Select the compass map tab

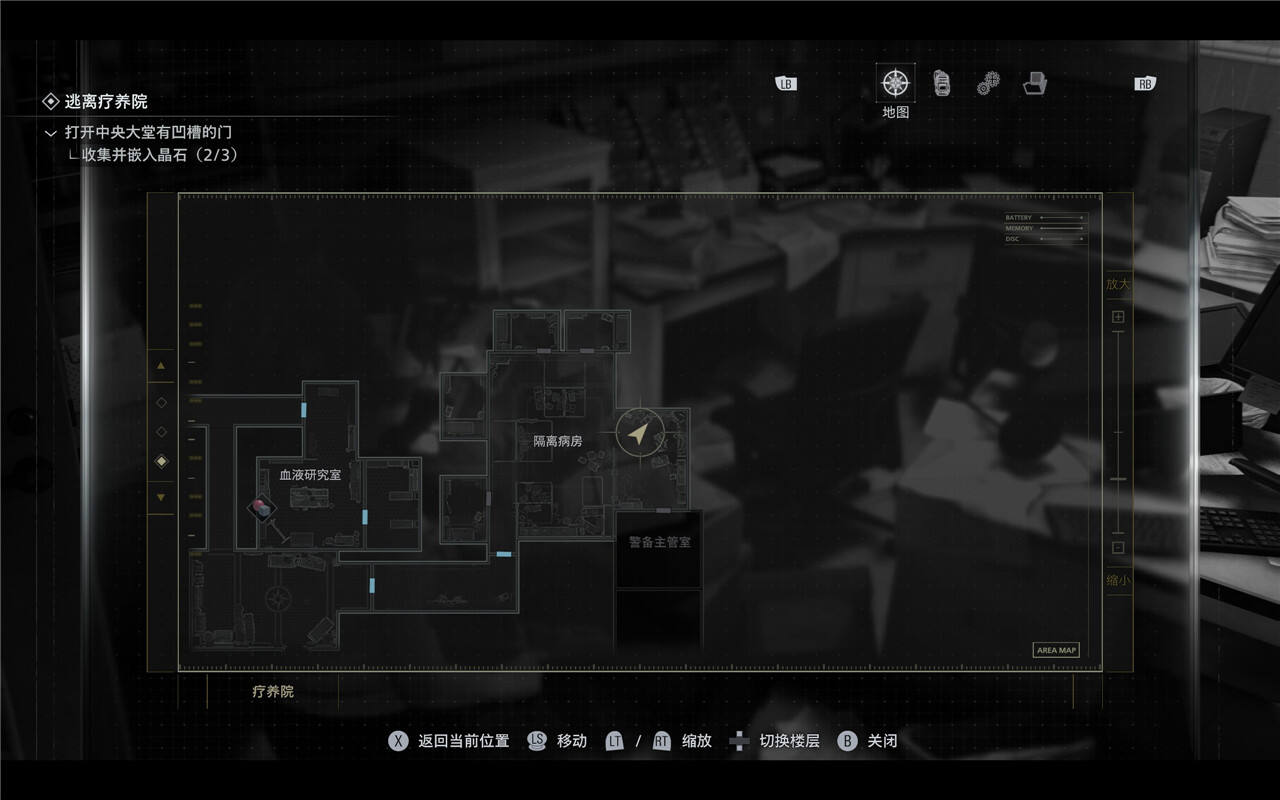point(895,83)
